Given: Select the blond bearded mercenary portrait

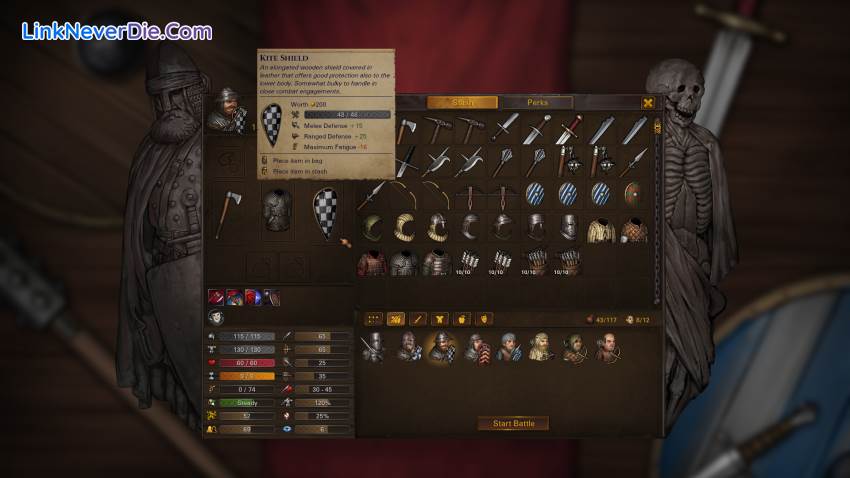Looking at the screenshot, I should click(x=541, y=347).
